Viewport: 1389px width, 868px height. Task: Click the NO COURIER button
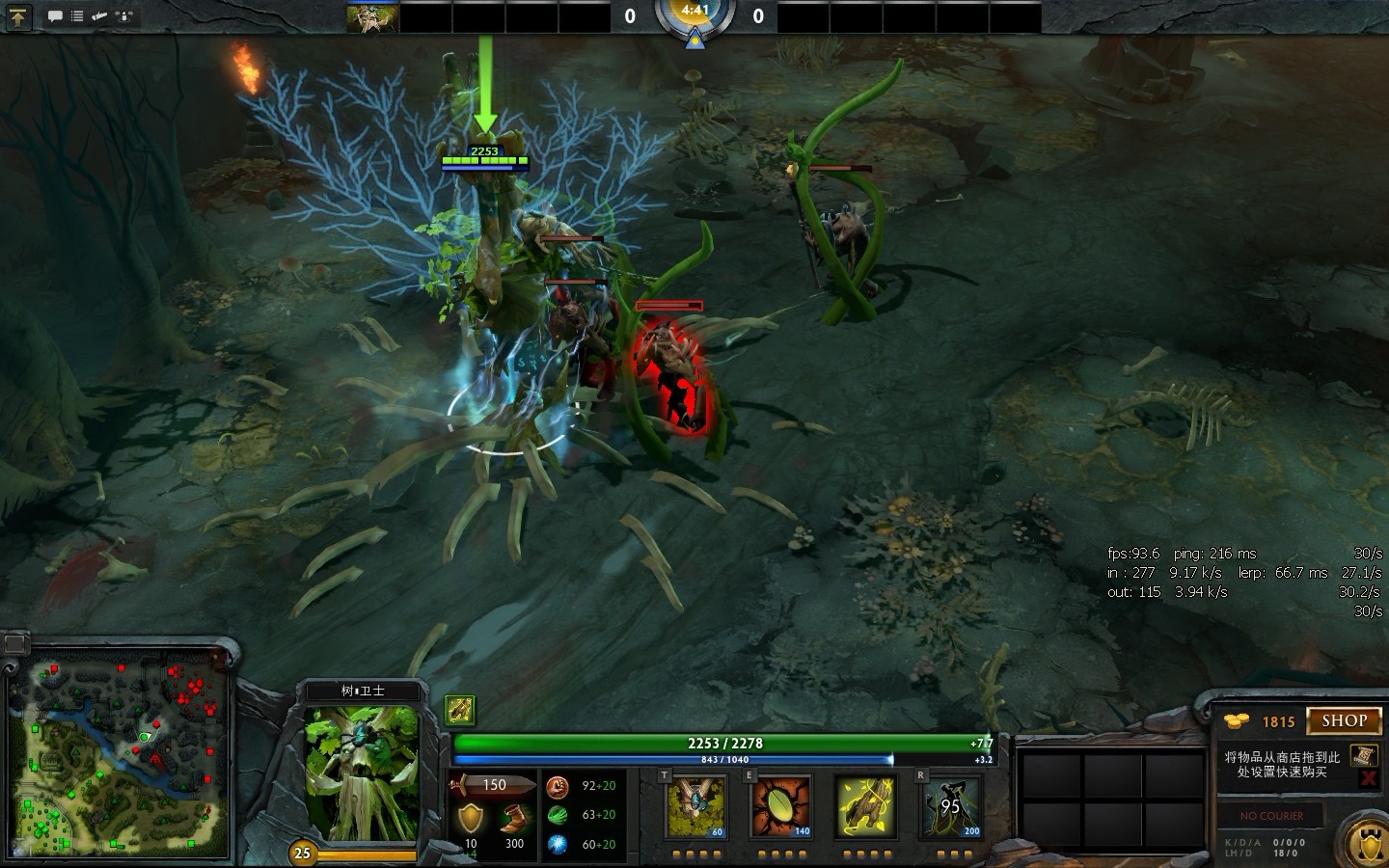1271,816
